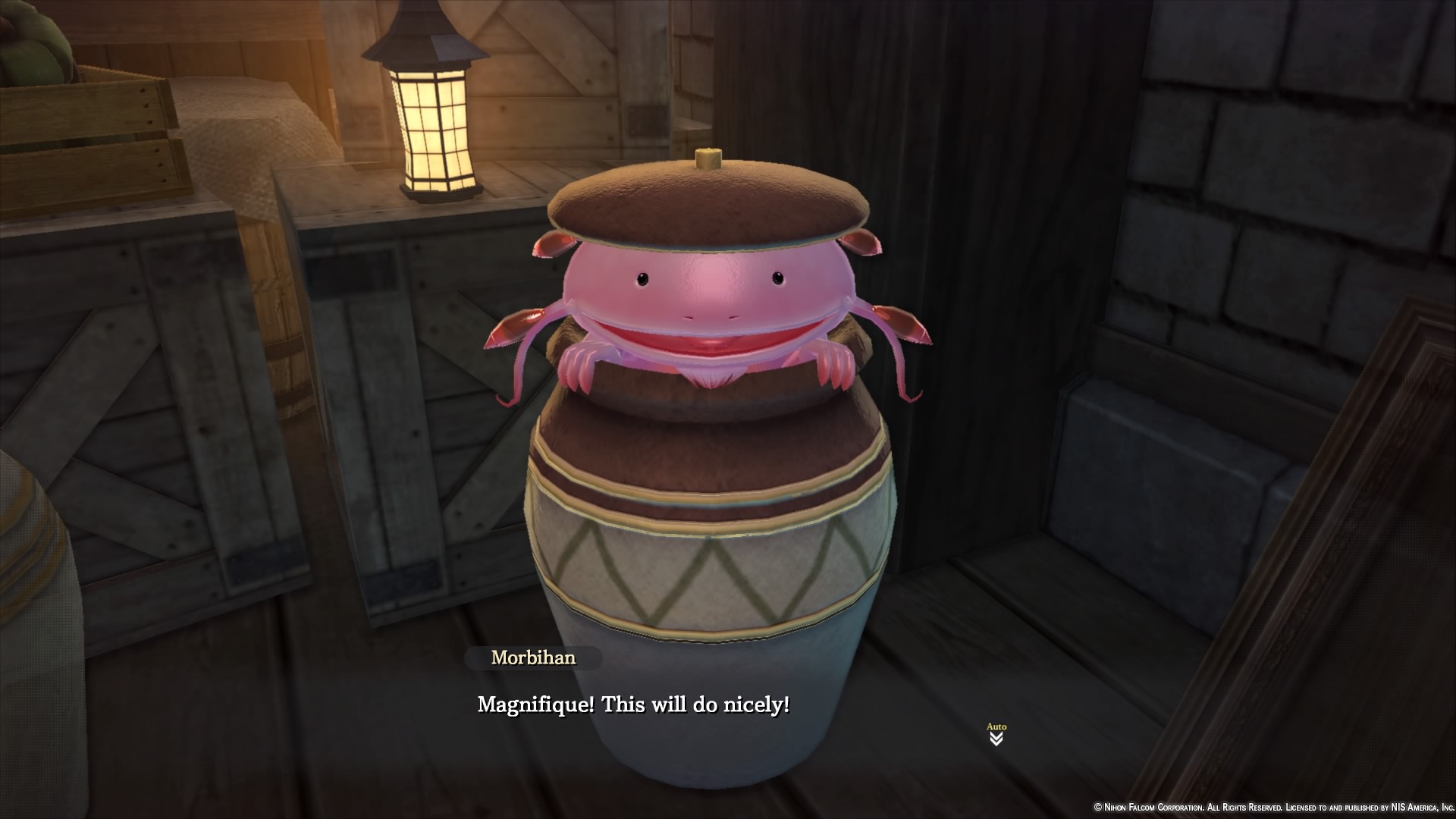Toggle the Auto dialogue advance indicator
1456x819 pixels.
click(x=996, y=734)
